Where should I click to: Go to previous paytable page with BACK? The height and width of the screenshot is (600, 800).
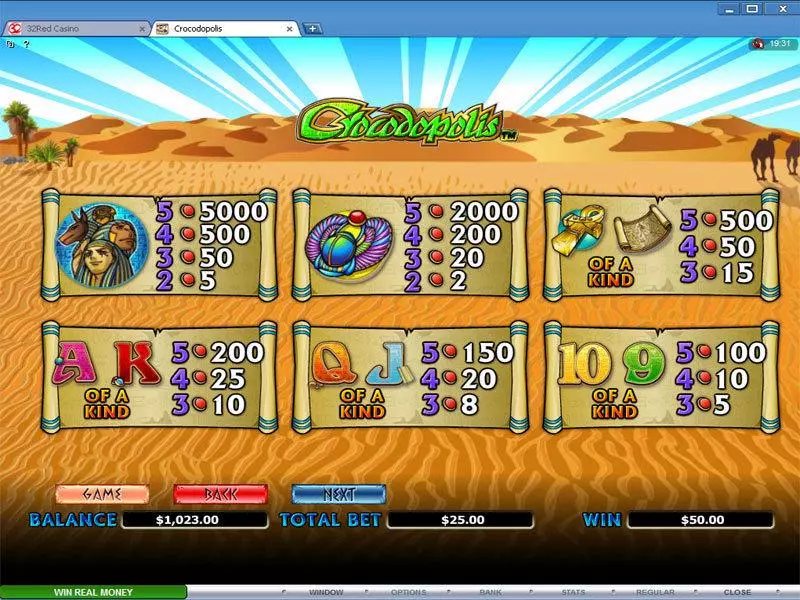tap(220, 494)
